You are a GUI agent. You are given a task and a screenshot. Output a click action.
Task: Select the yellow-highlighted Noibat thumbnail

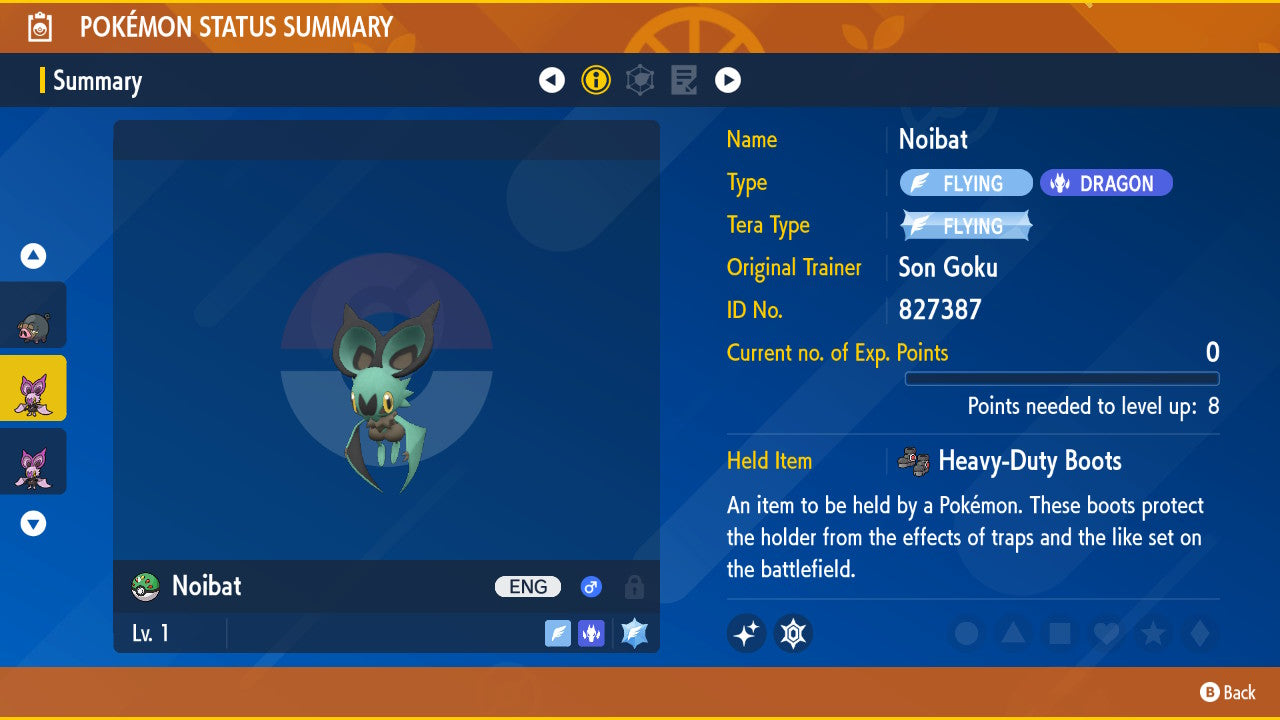(x=33, y=388)
